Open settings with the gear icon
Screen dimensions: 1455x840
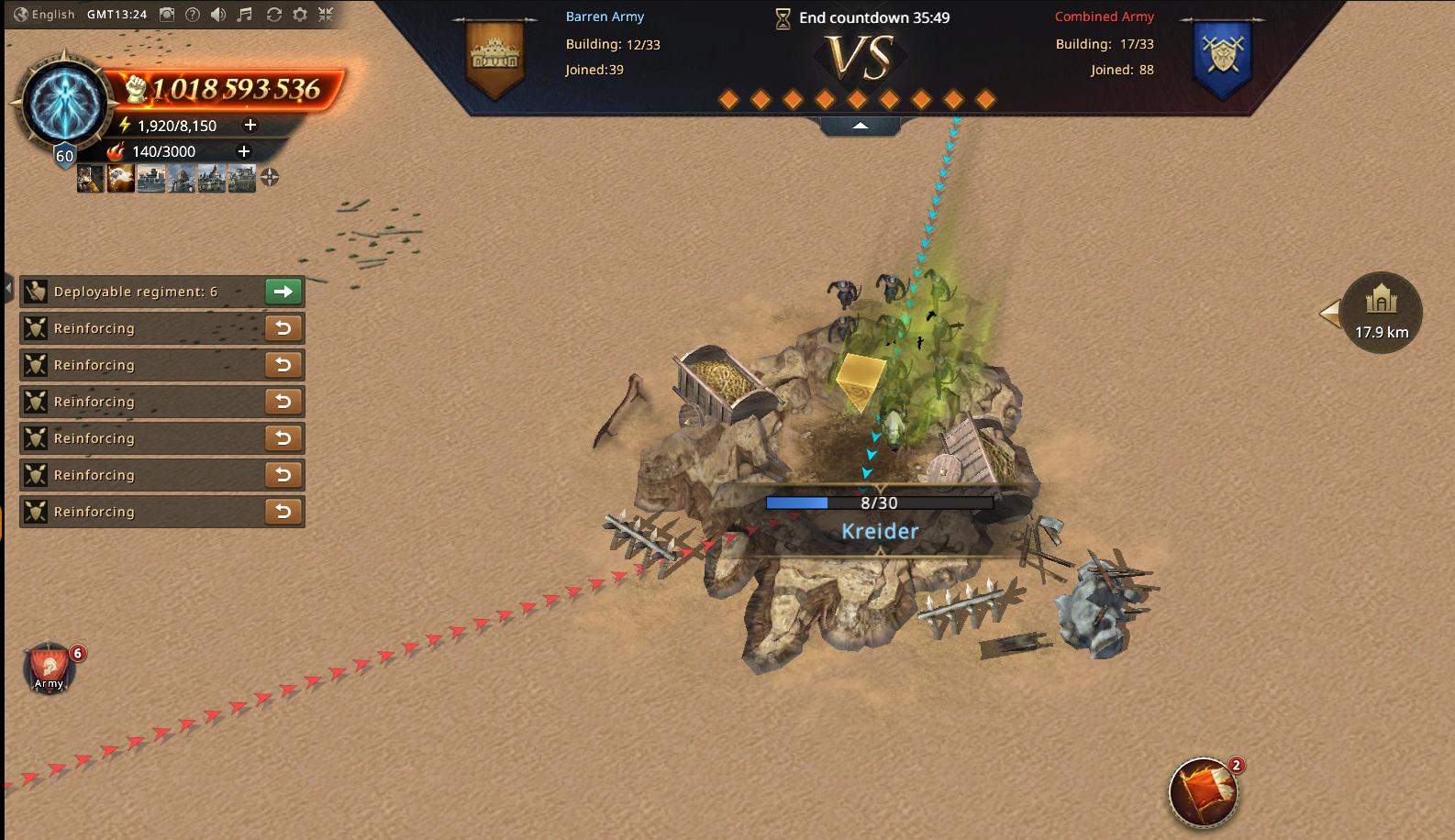[x=300, y=15]
